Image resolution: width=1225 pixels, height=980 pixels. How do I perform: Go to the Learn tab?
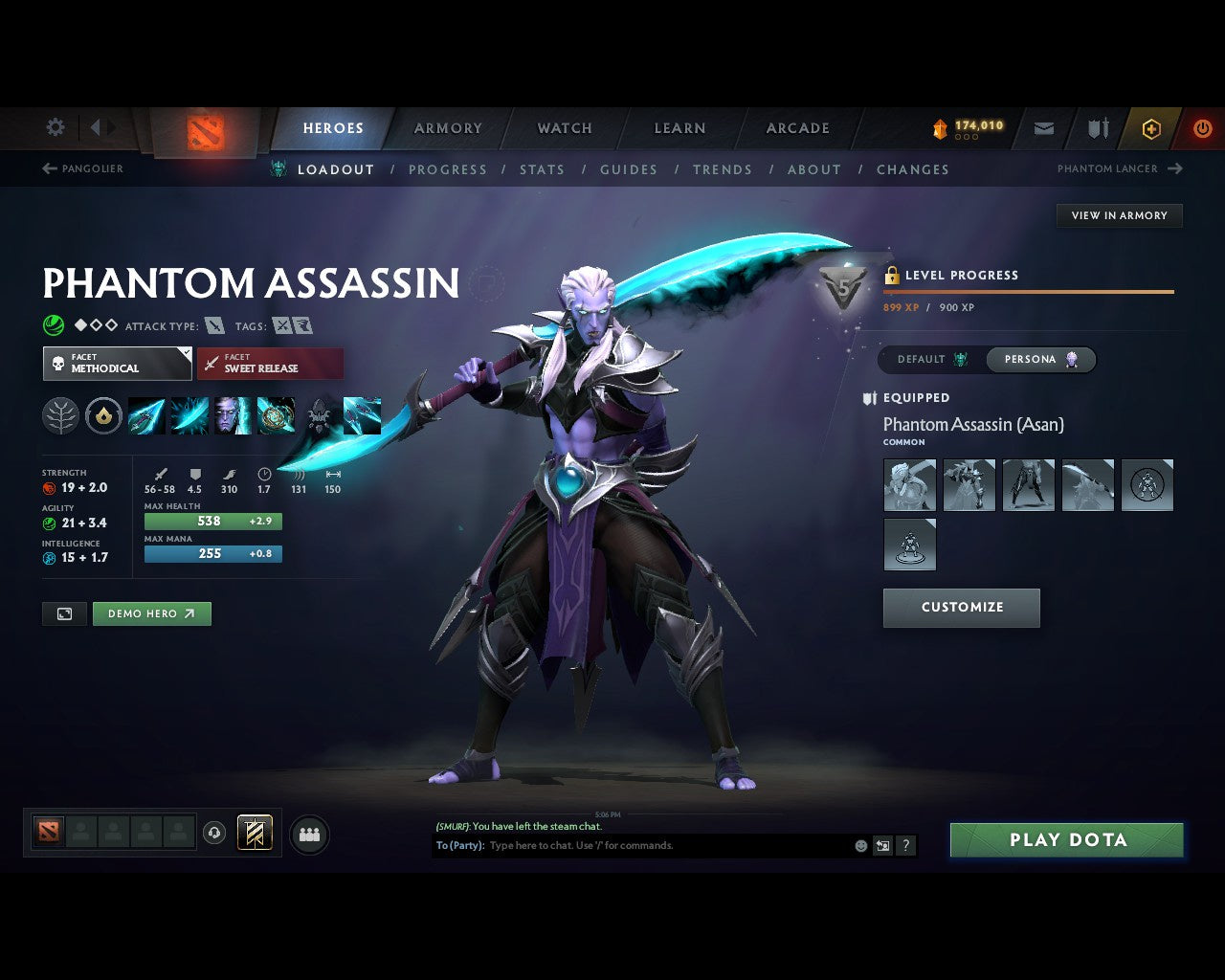point(679,128)
